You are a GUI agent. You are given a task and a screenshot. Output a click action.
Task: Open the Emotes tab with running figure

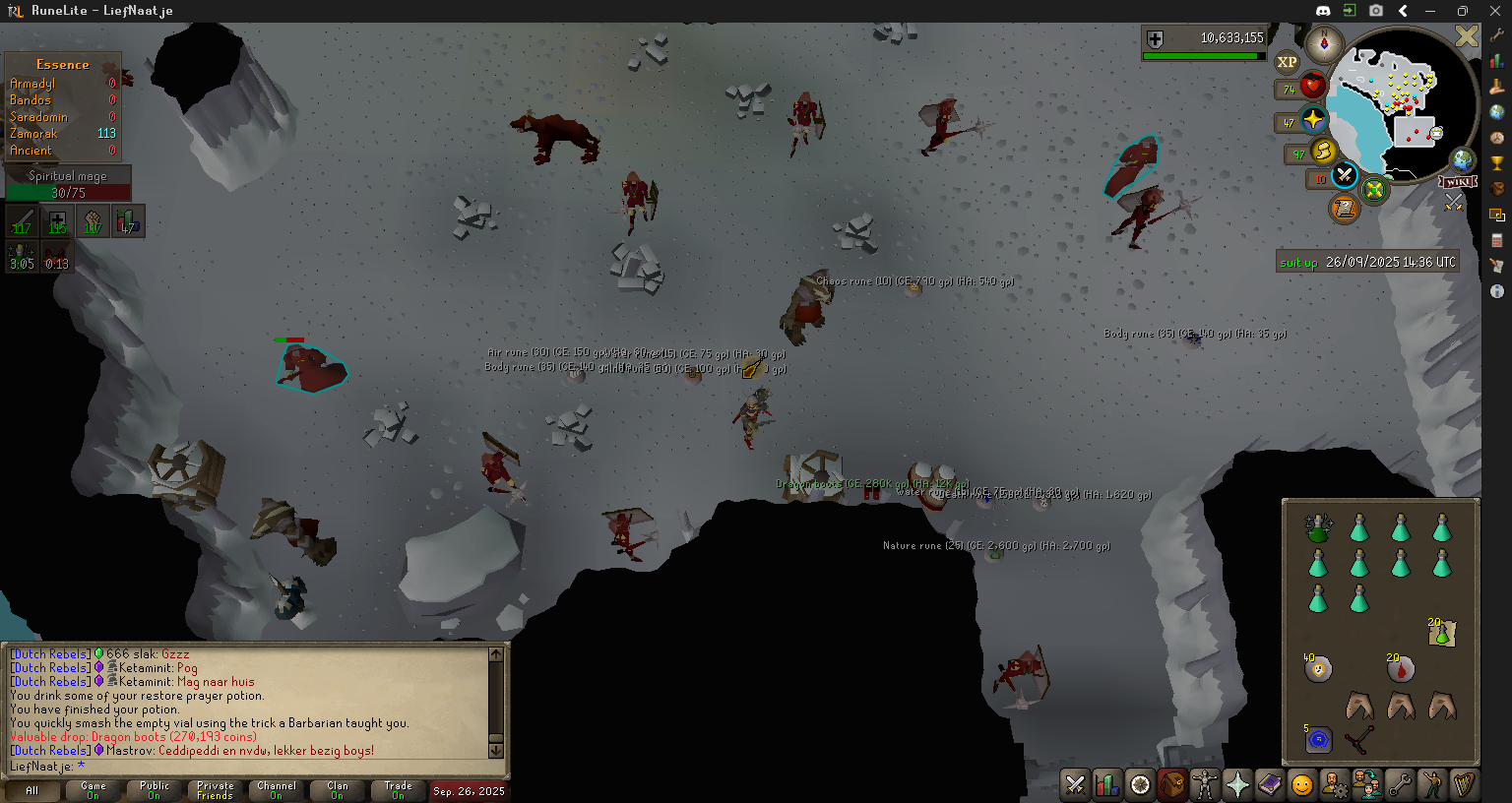[1432, 784]
